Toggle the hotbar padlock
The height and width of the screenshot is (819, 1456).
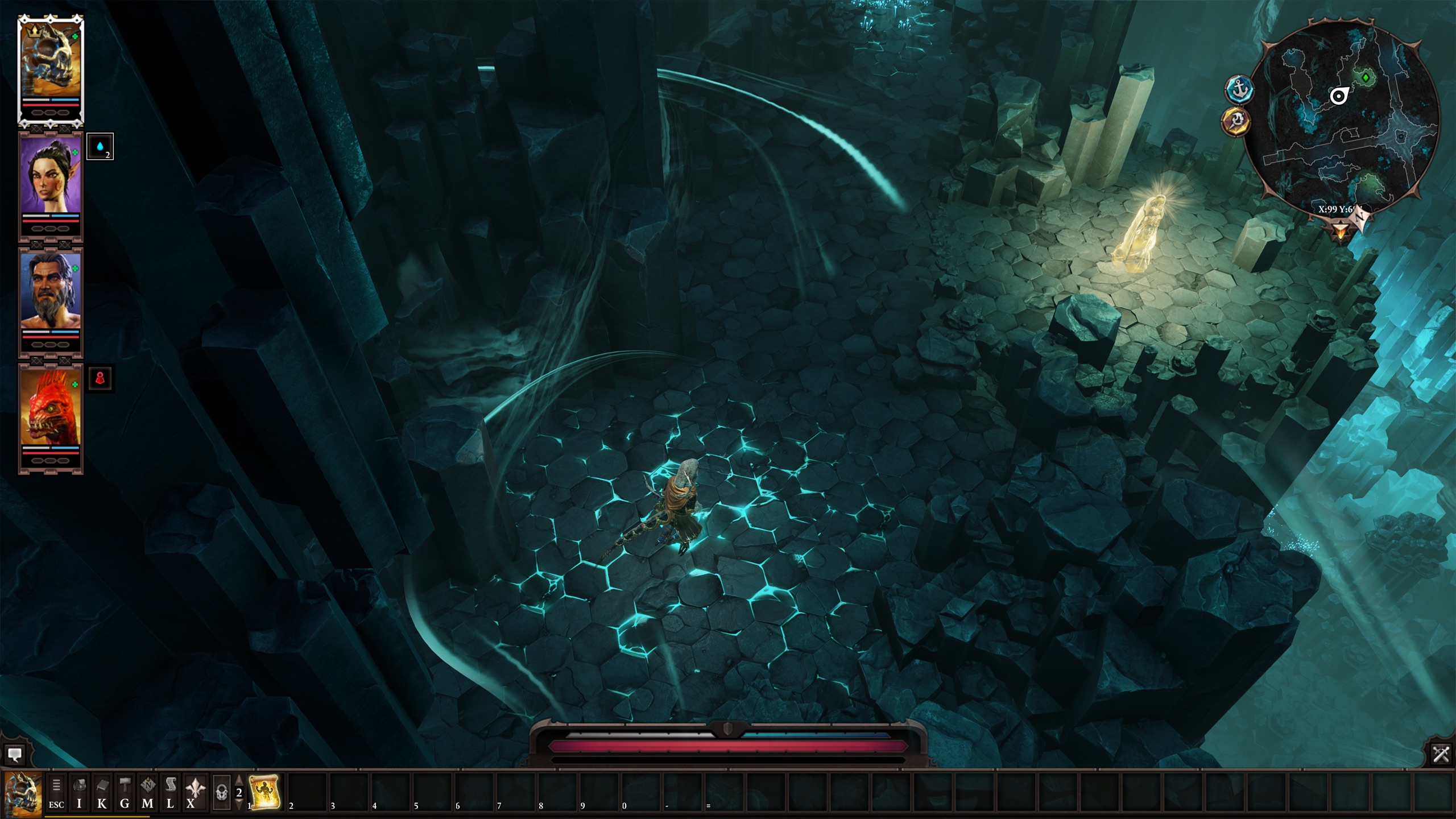click(222, 793)
